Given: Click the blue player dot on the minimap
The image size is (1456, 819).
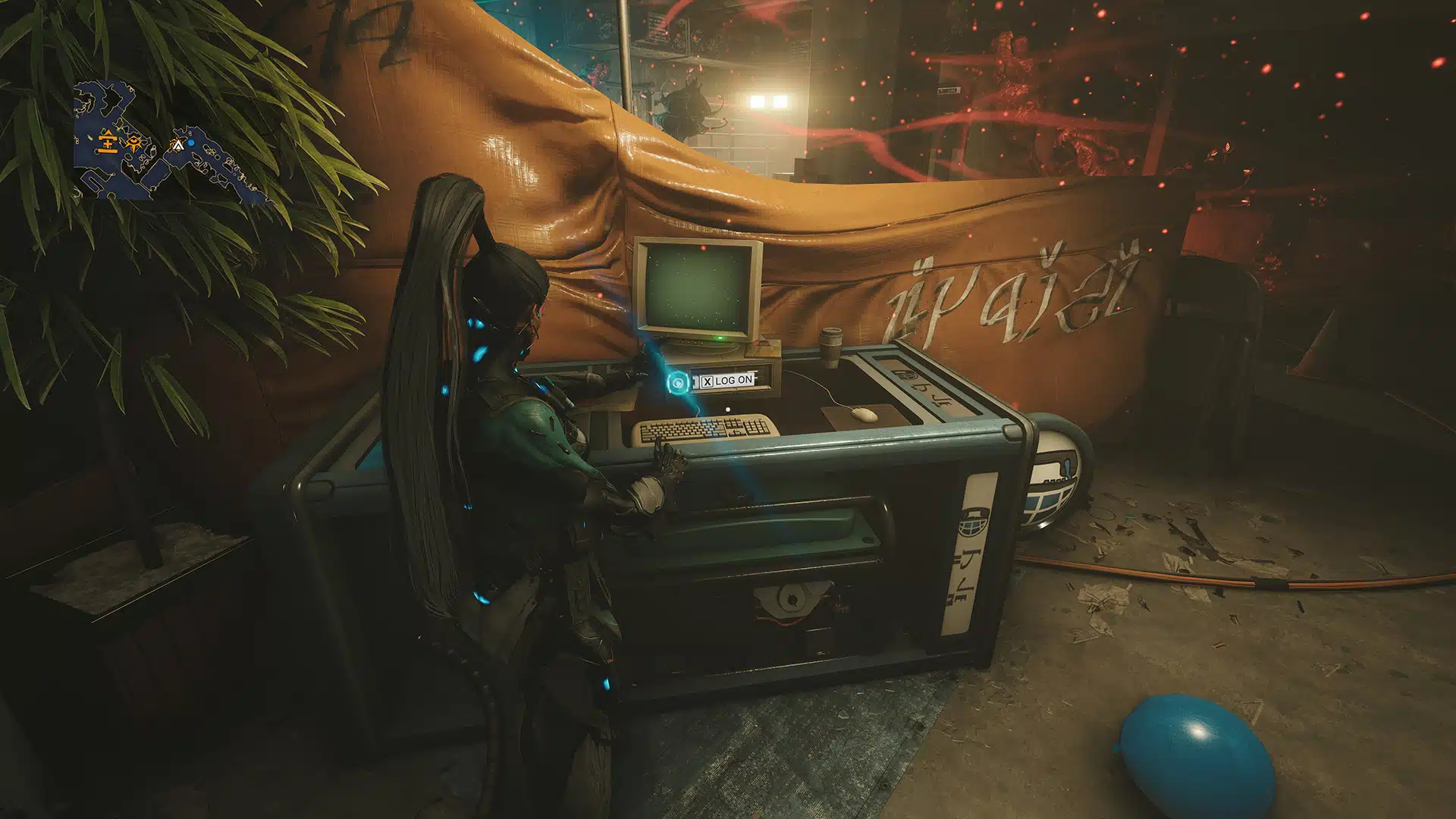Looking at the screenshot, I should pos(191,143).
